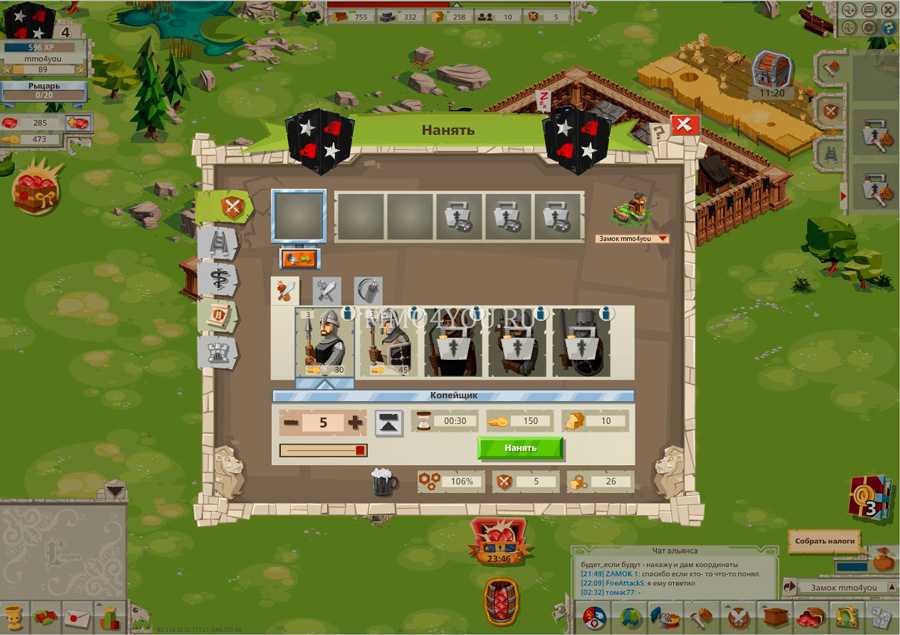Open the castle tower side tab
Image resolution: width=900 pixels, height=635 pixels.
pyautogui.click(x=218, y=351)
